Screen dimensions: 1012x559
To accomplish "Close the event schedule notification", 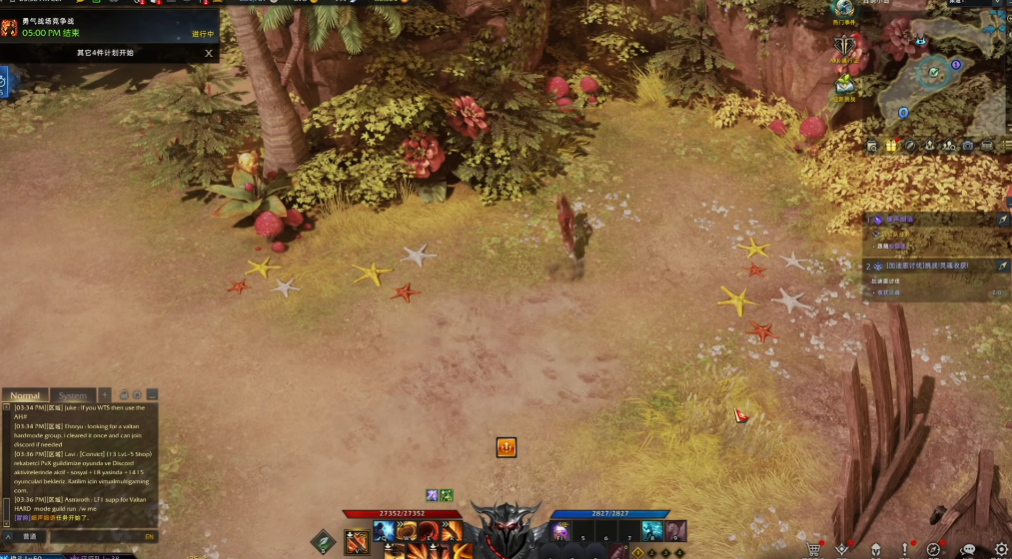I will point(208,53).
